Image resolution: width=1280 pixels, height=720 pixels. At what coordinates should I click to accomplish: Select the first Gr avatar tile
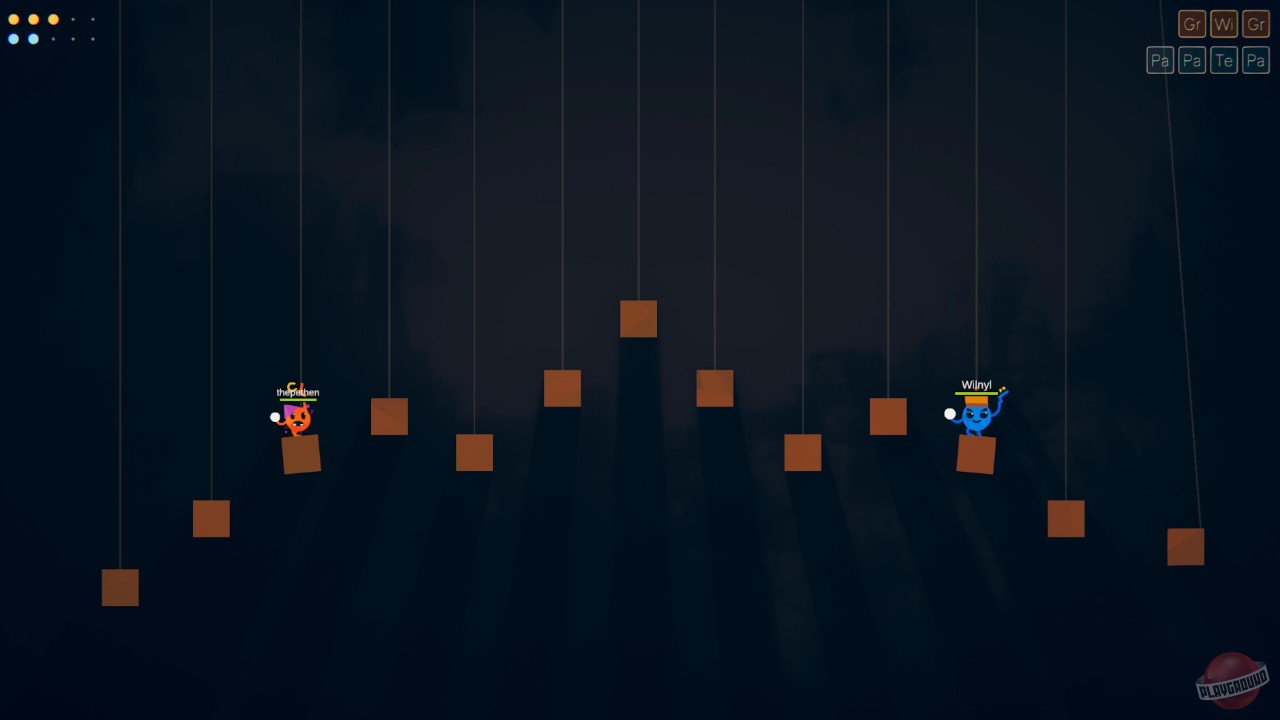tap(1192, 24)
